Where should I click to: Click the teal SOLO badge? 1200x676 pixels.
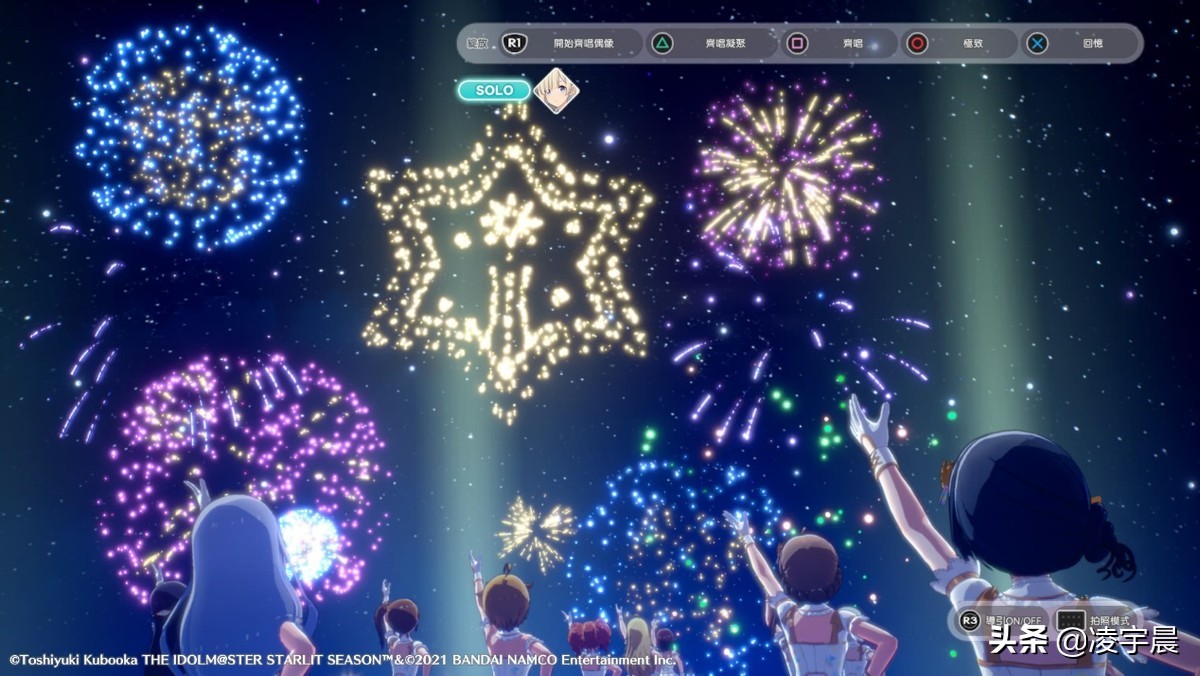click(494, 91)
